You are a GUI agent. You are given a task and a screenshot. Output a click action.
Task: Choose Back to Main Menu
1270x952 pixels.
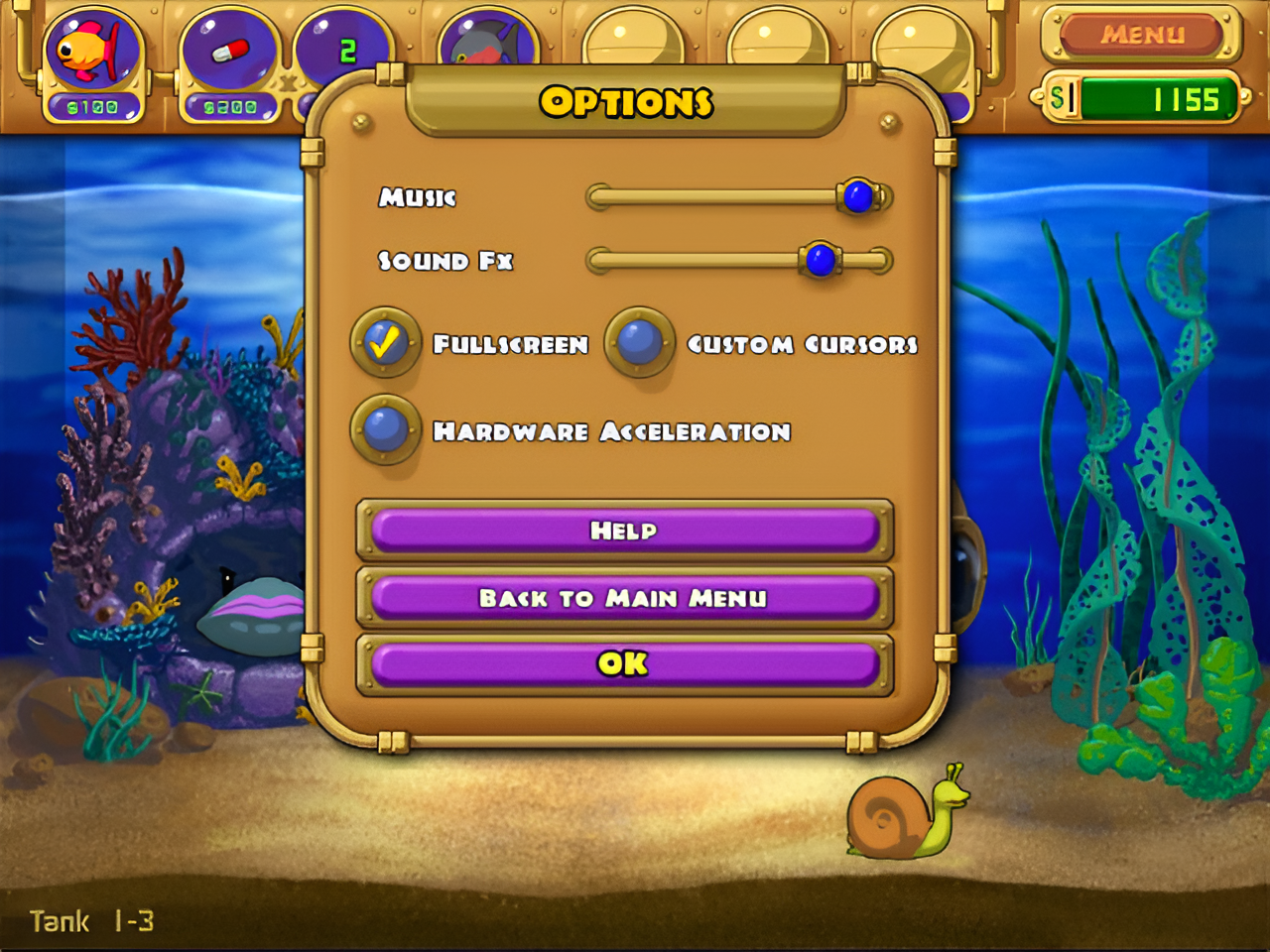(624, 598)
